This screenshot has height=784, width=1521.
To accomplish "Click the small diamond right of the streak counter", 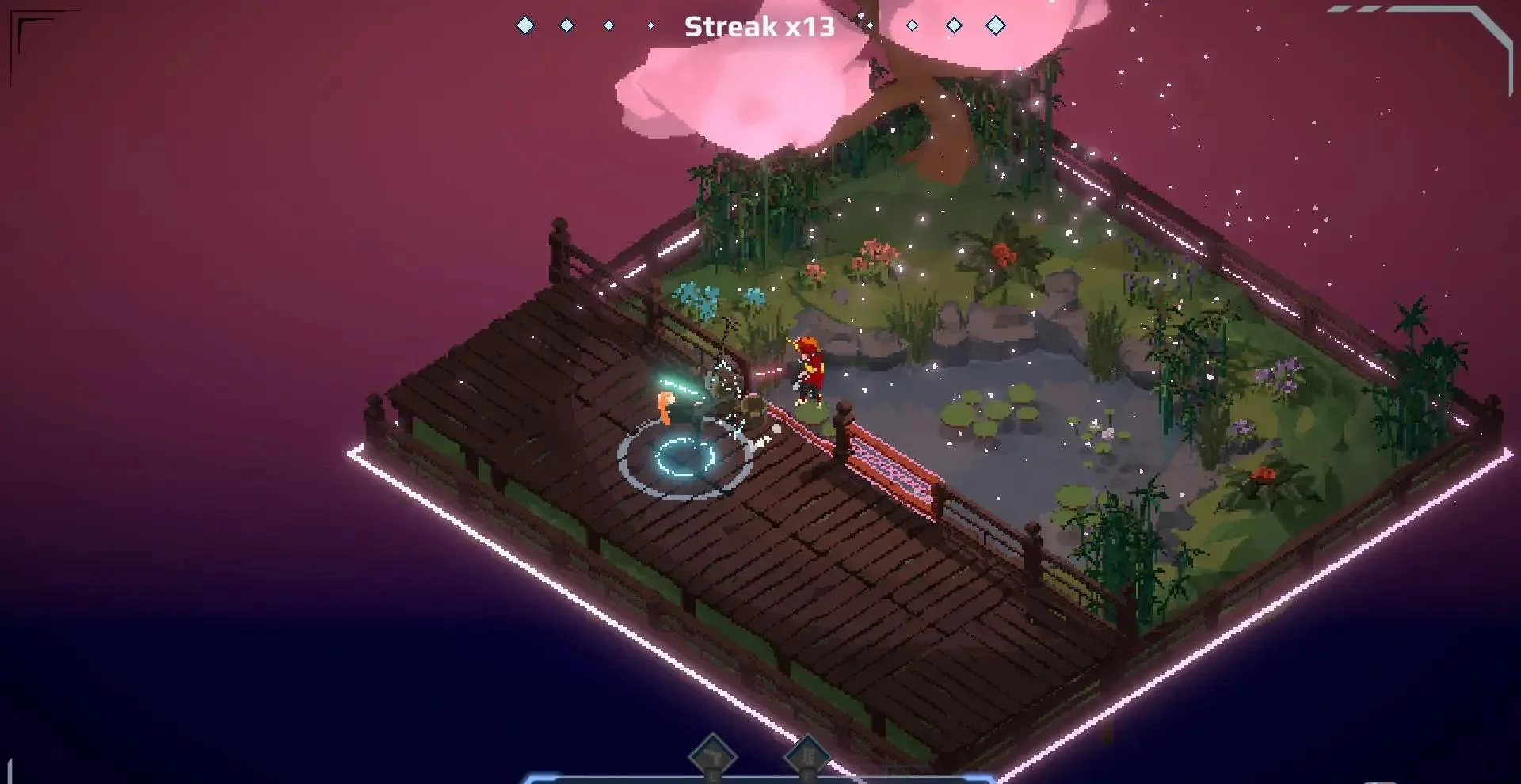I will coord(870,25).
